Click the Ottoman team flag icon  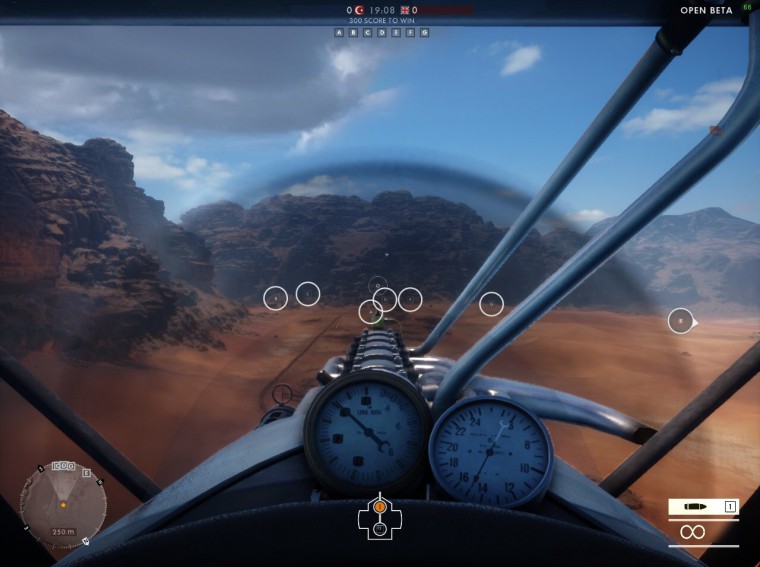[x=359, y=10]
